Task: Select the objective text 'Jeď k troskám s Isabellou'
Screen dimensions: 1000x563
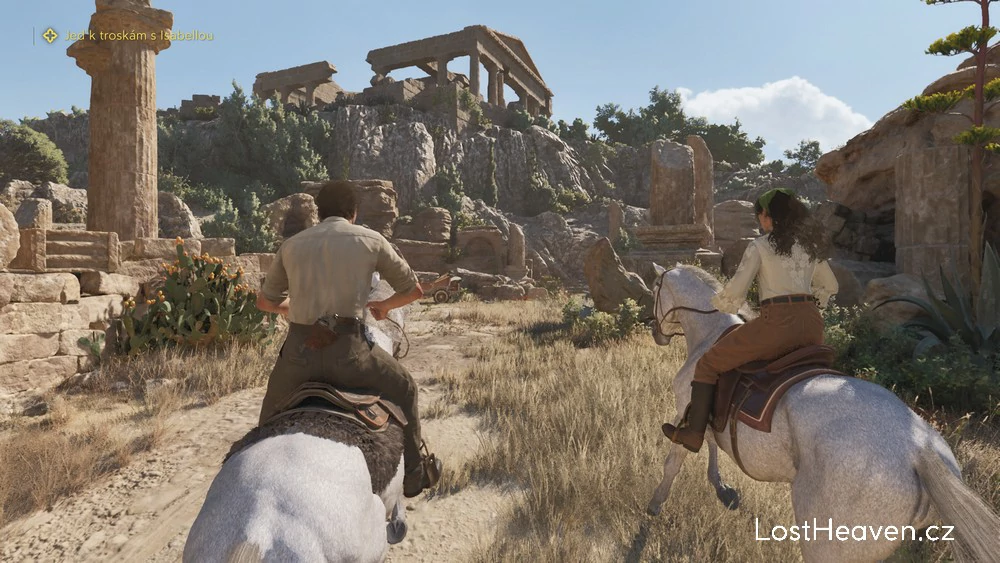Action: tap(139, 35)
